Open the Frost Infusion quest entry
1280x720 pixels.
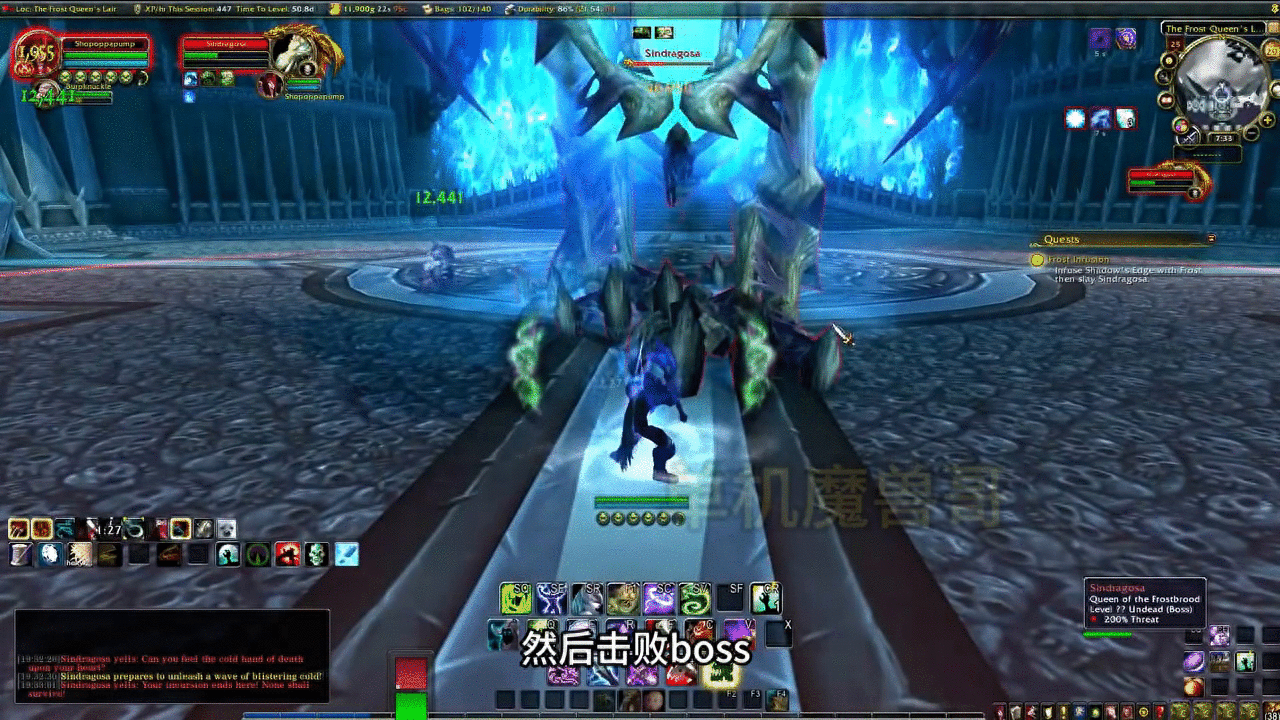1078,260
